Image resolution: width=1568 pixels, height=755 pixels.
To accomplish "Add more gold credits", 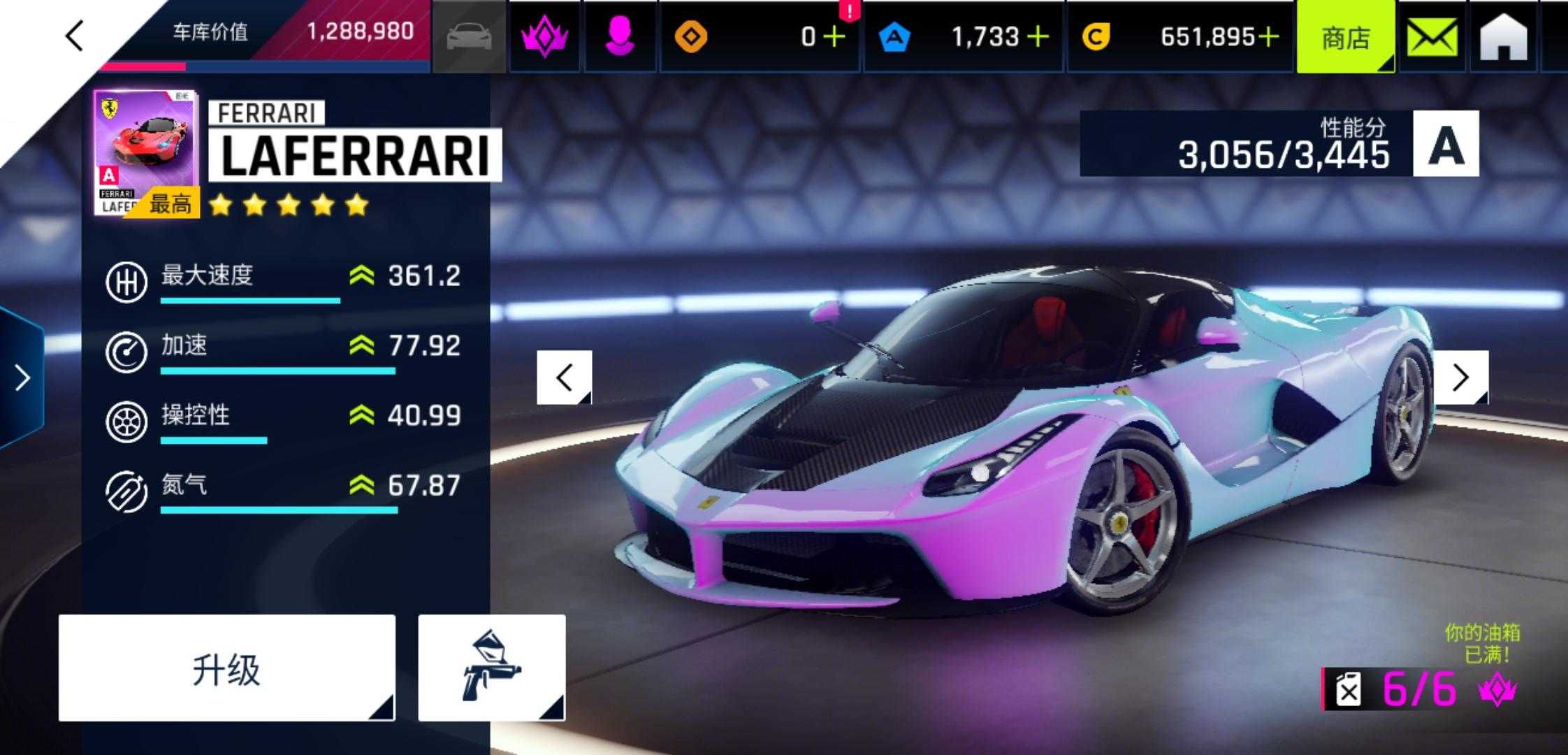I will coord(1268,36).
